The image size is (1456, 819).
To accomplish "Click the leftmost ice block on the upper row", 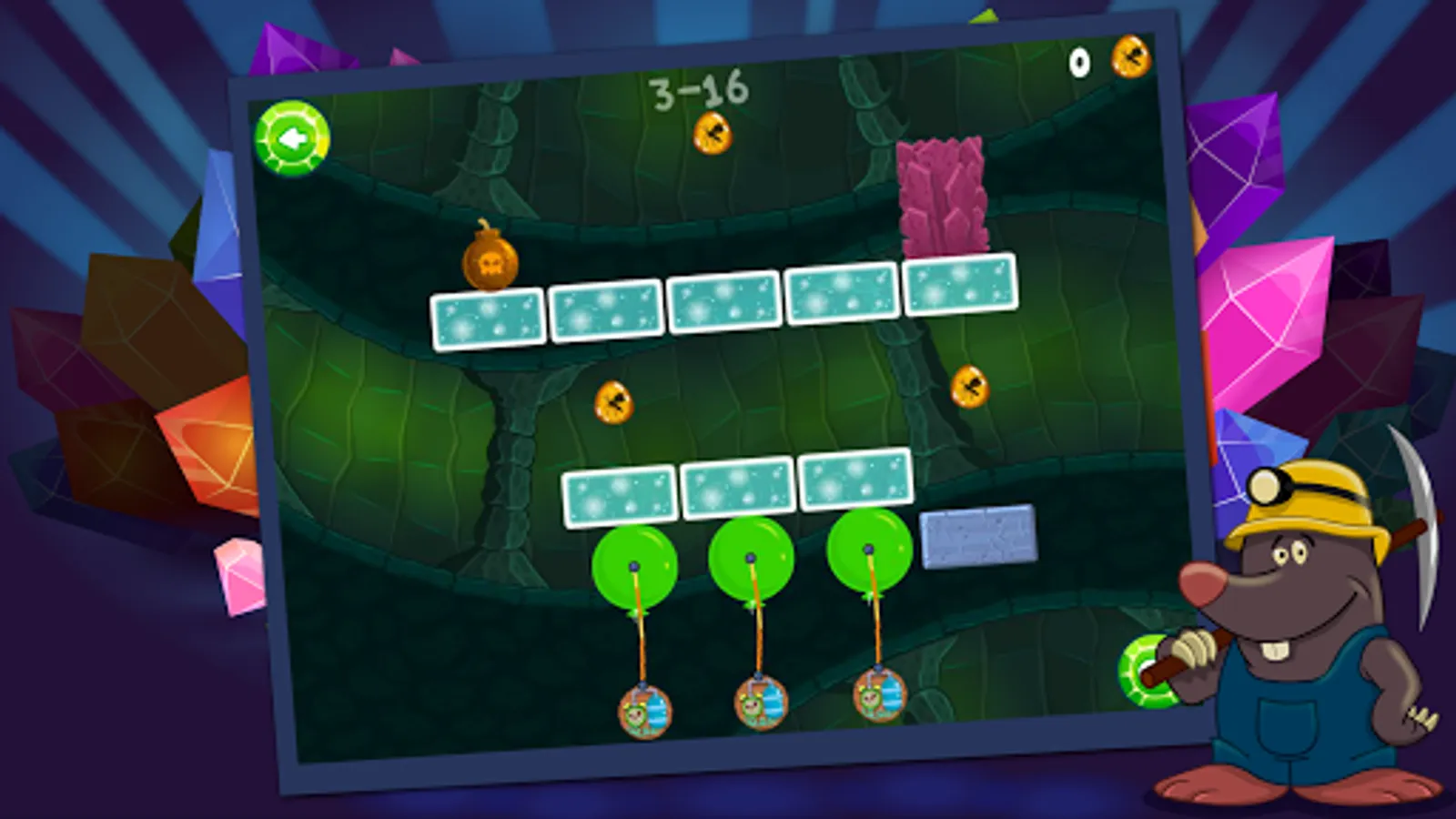I will pos(487,318).
